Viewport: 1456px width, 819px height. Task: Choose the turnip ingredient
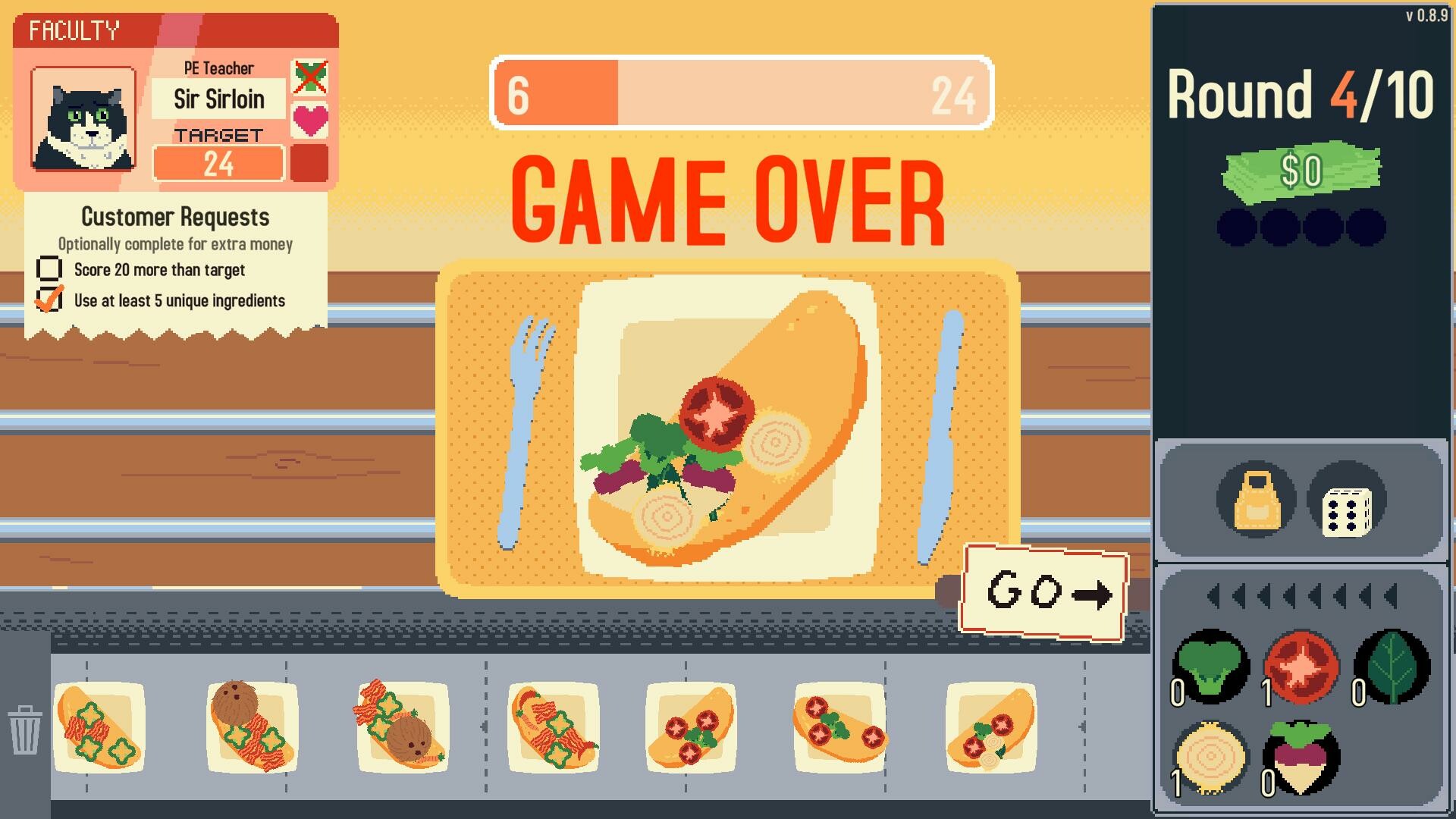coord(1300,758)
